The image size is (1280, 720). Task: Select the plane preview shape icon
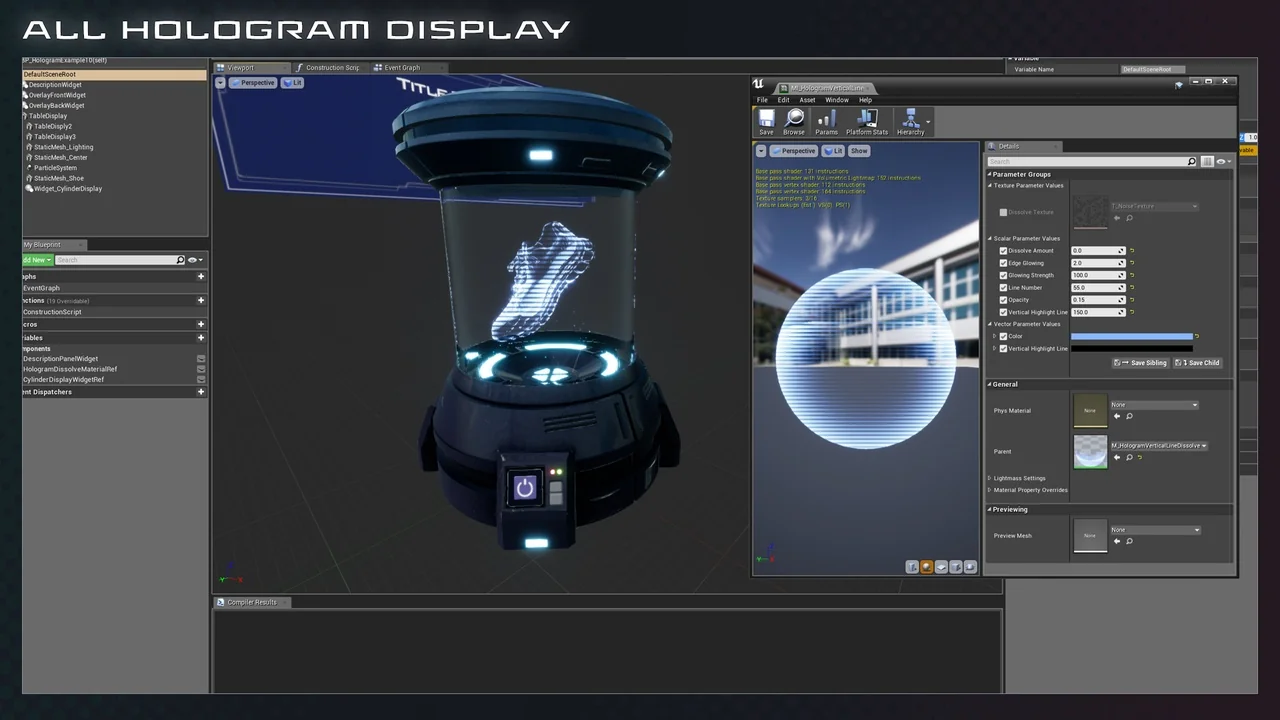coord(940,566)
